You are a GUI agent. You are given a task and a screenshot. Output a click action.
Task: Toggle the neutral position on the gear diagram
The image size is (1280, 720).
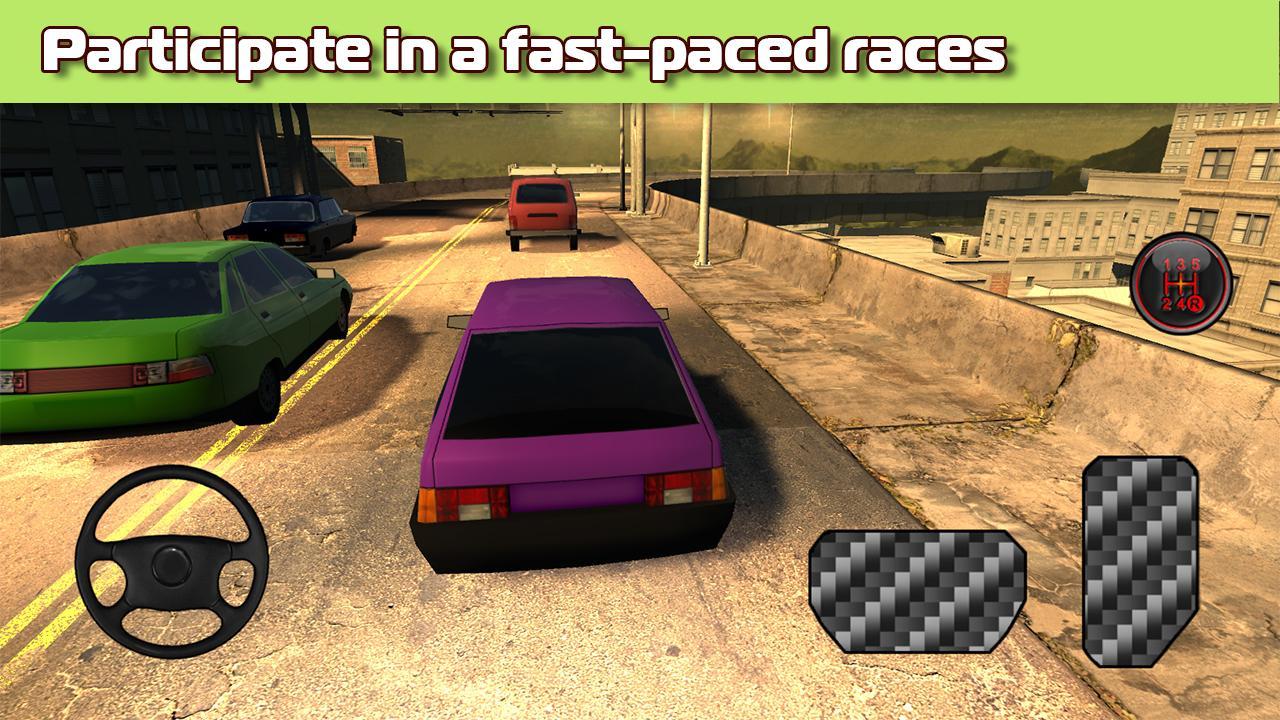click(x=1181, y=283)
